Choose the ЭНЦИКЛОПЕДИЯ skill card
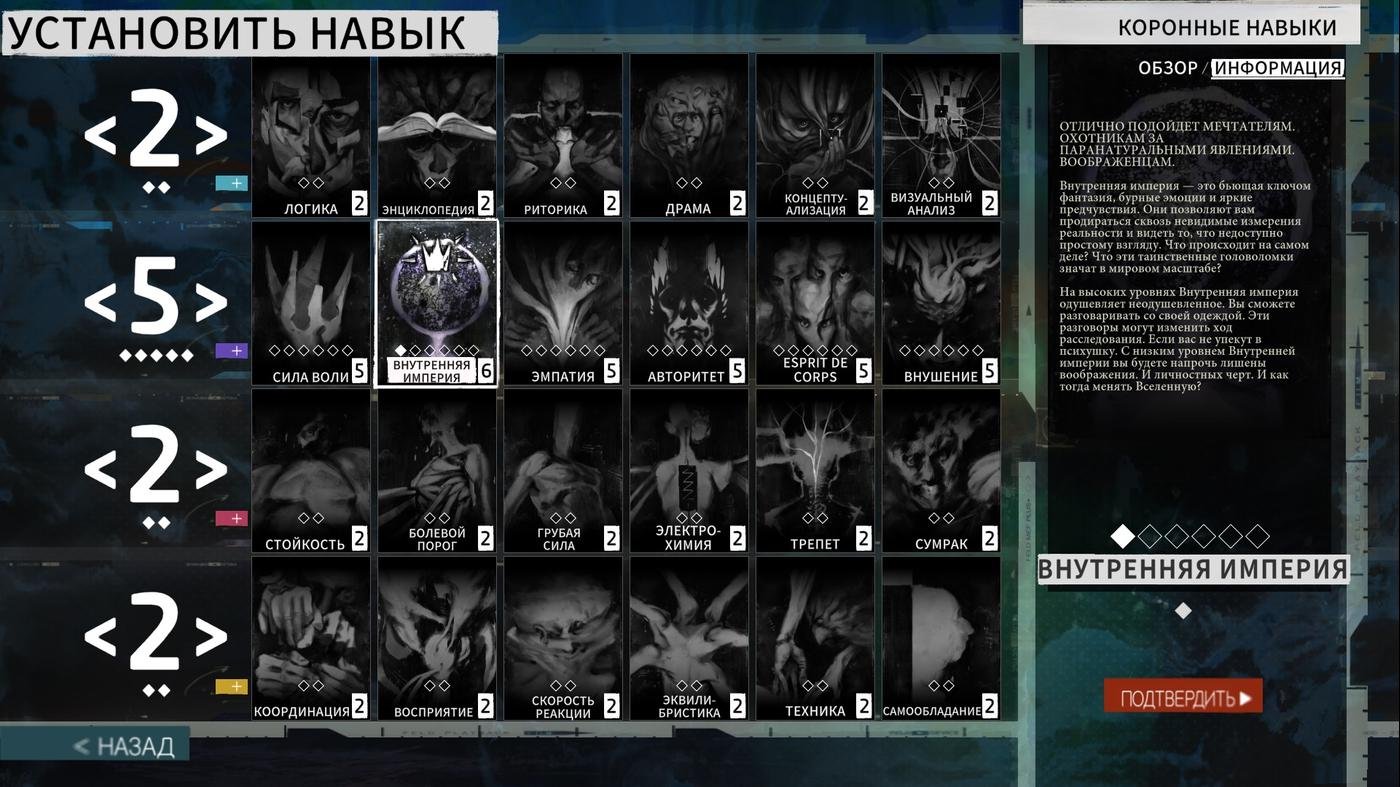The image size is (1400, 787). (436, 135)
